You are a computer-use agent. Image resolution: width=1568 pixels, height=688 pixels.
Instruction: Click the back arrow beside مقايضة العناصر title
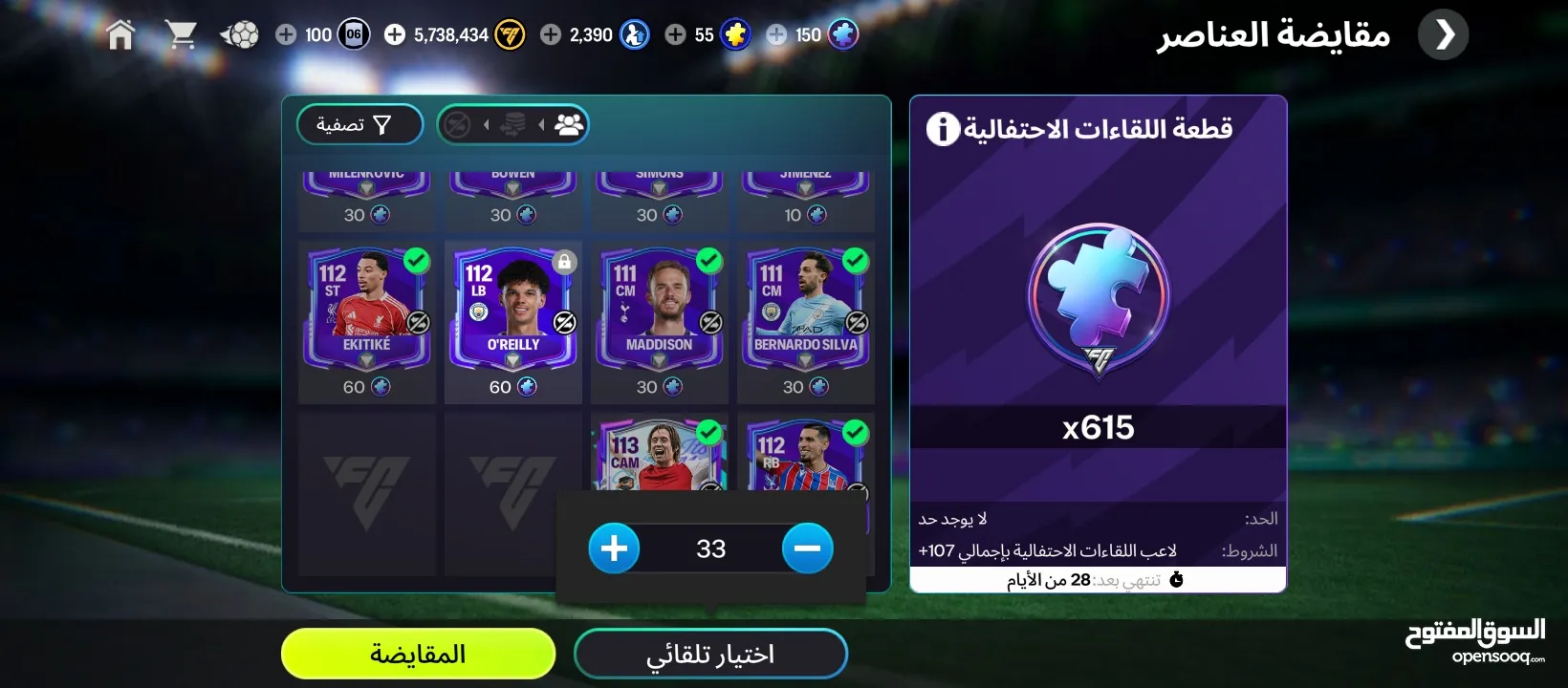click(x=1443, y=33)
